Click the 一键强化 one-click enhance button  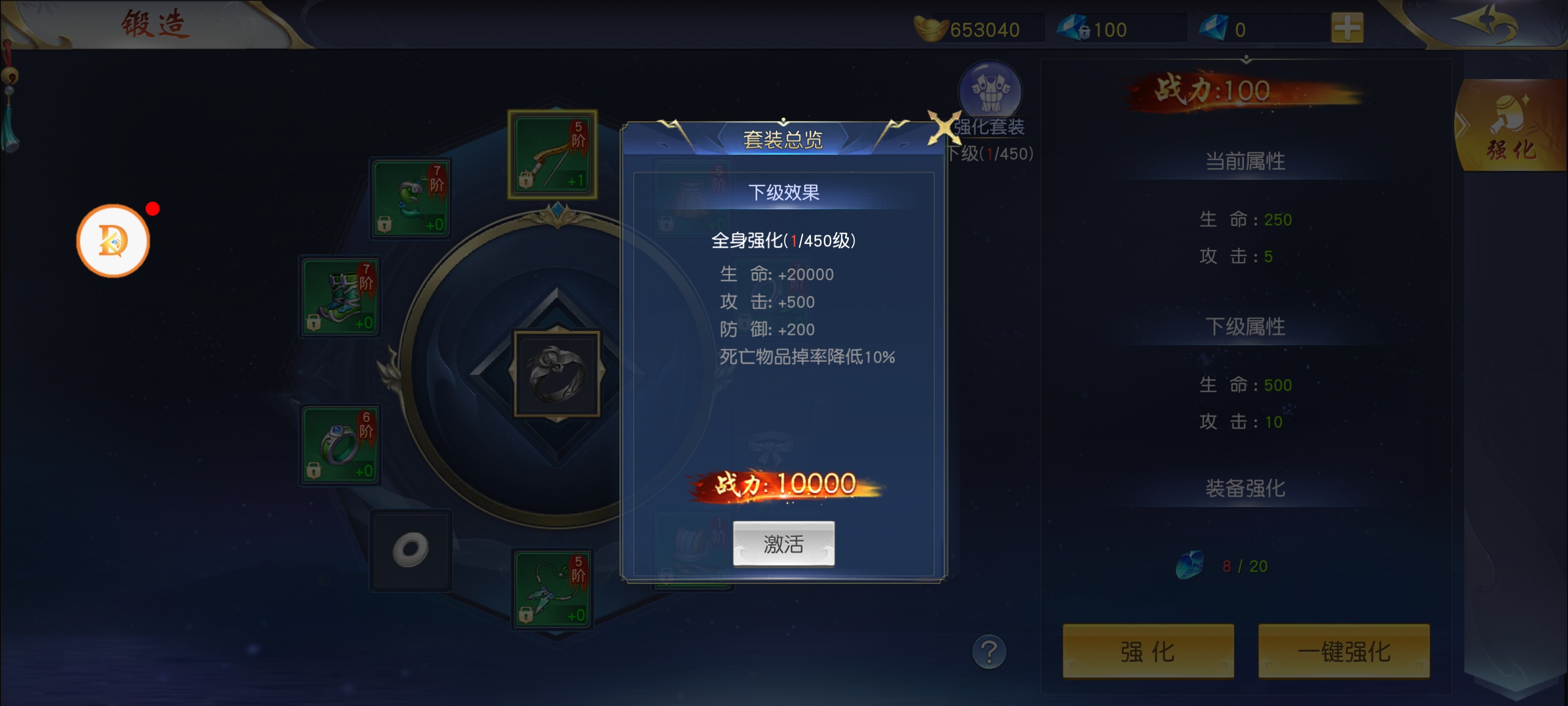click(1343, 651)
